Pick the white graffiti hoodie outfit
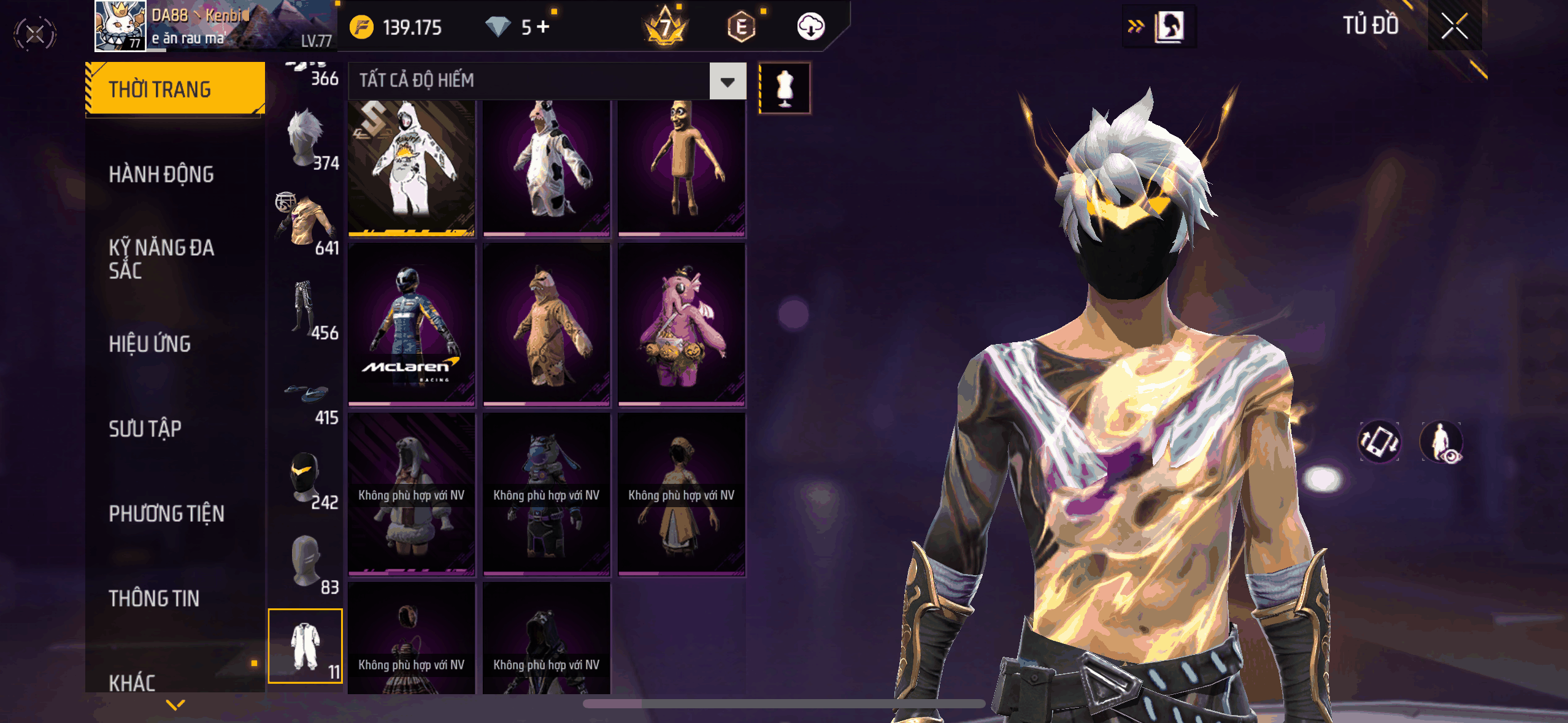Image resolution: width=1568 pixels, height=723 pixels. point(412,167)
